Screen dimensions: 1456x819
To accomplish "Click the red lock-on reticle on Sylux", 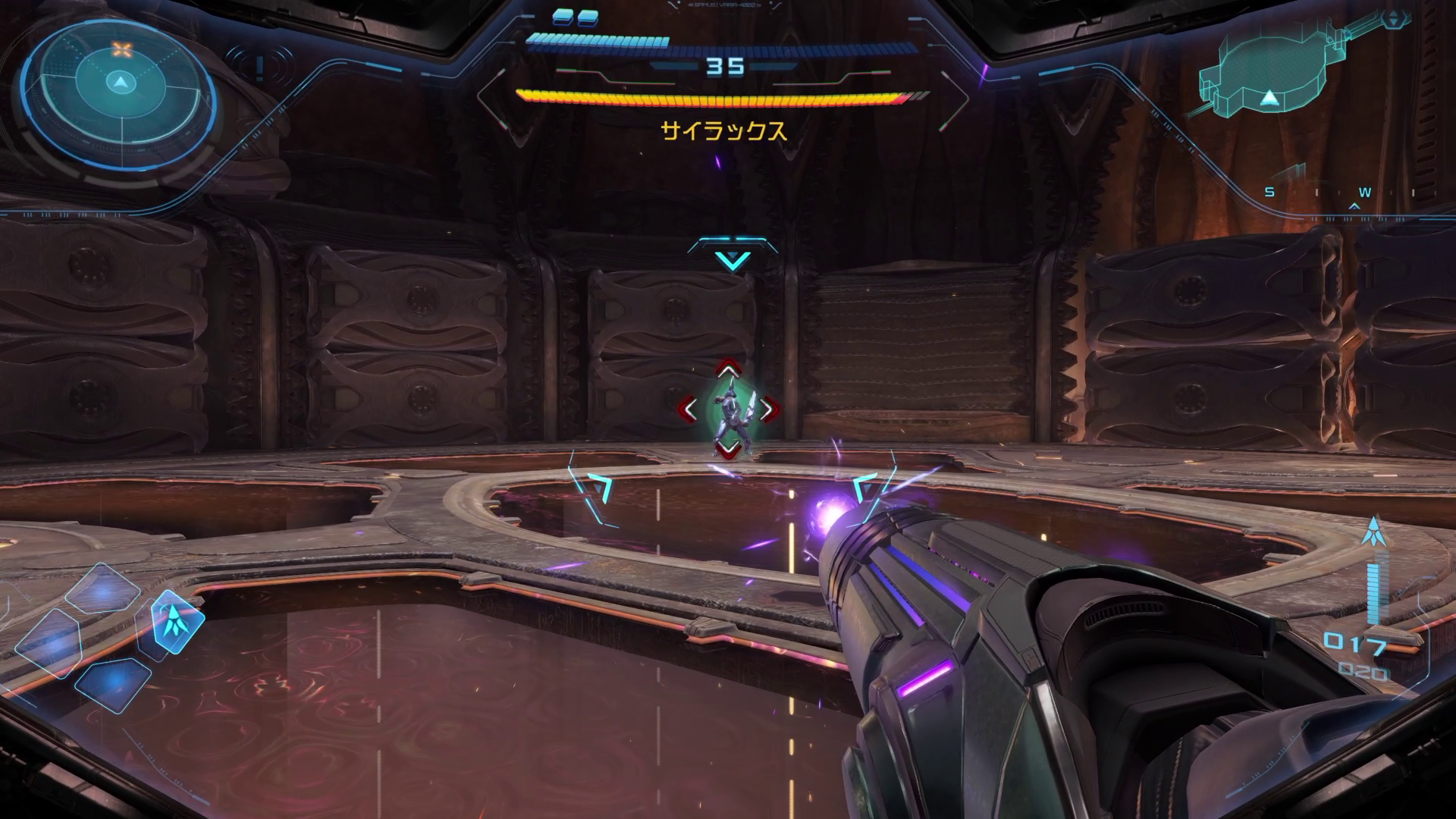I will (728, 409).
